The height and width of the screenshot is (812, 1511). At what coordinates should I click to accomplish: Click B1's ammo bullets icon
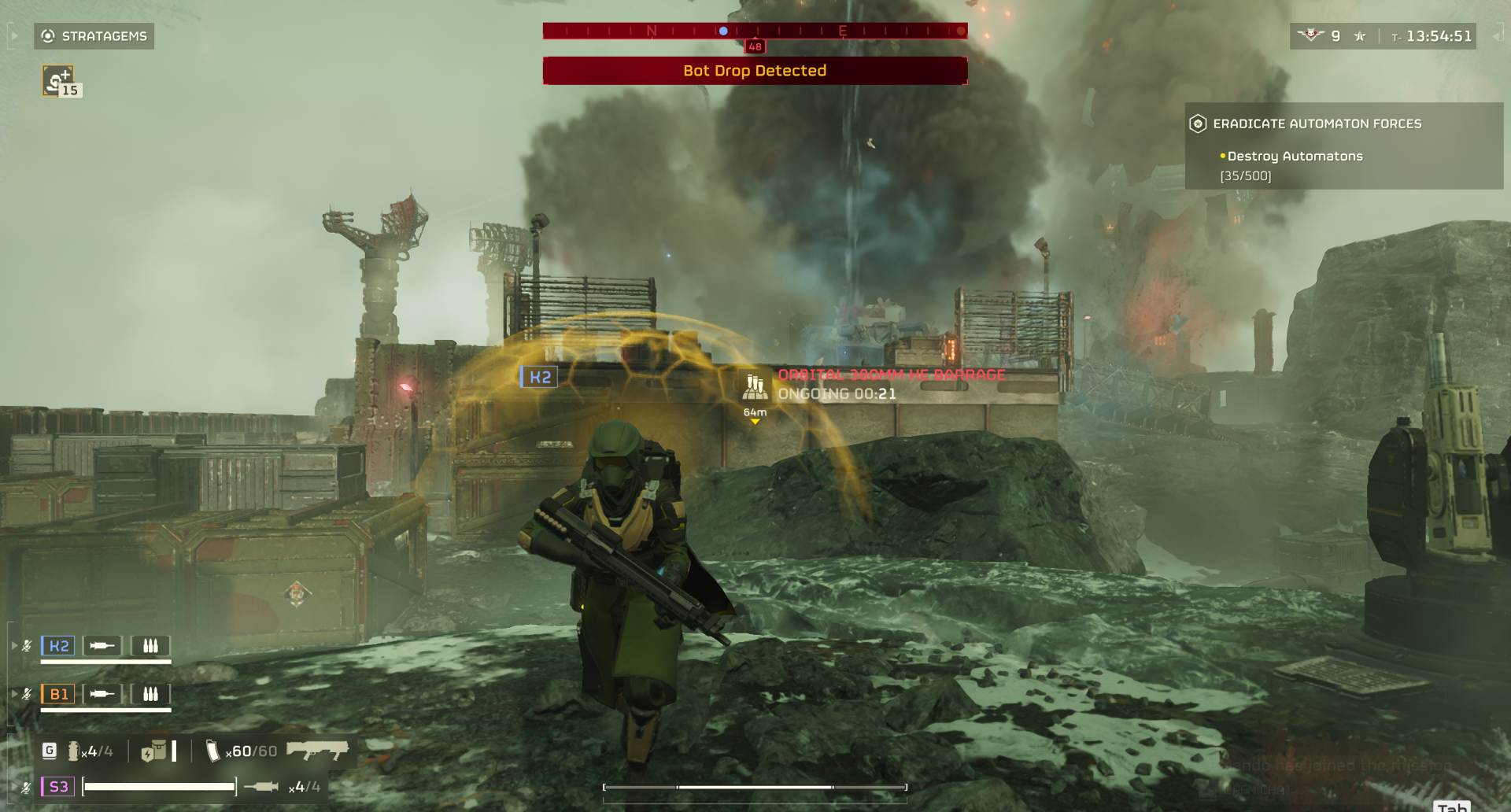pyautogui.click(x=150, y=693)
